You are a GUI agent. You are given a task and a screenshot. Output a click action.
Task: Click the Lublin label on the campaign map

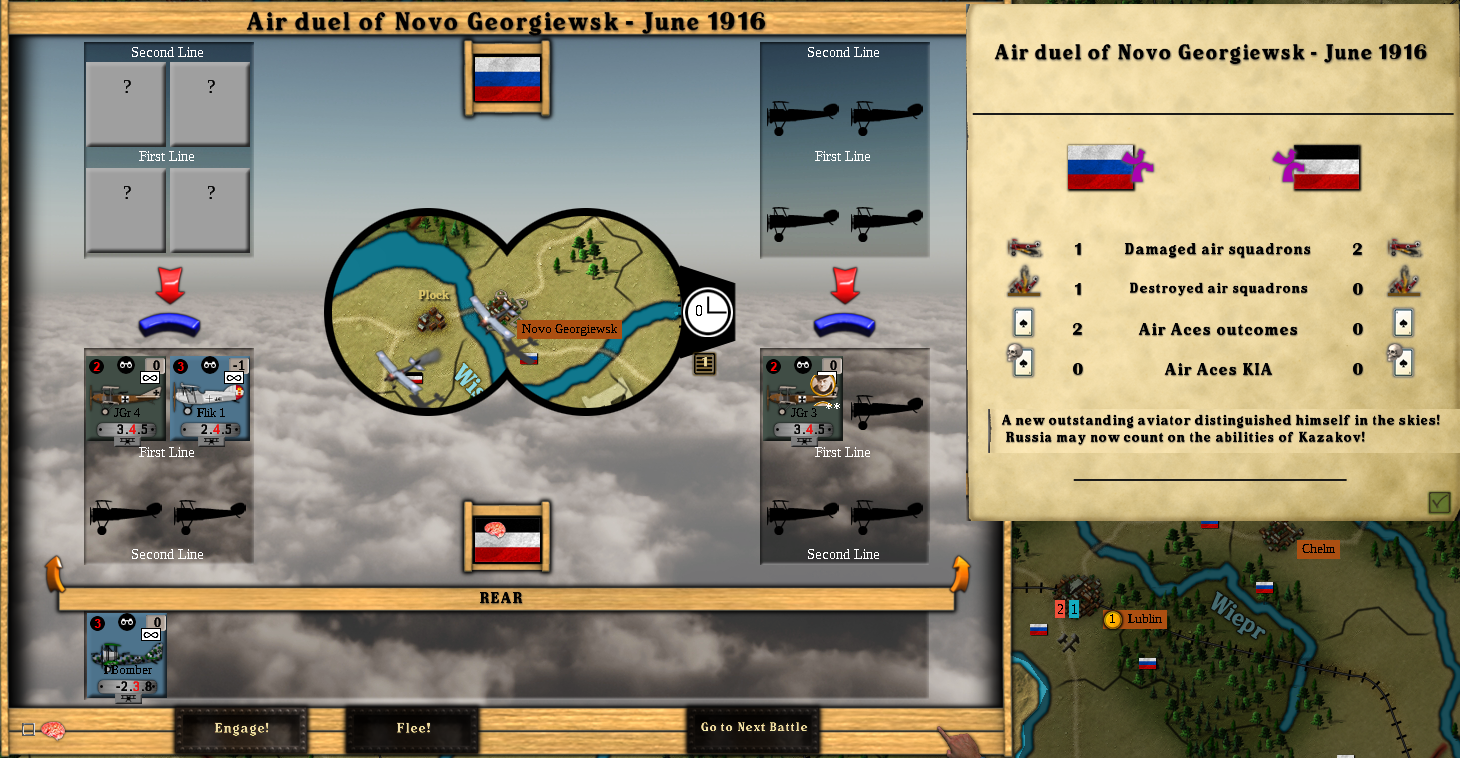click(x=1136, y=619)
